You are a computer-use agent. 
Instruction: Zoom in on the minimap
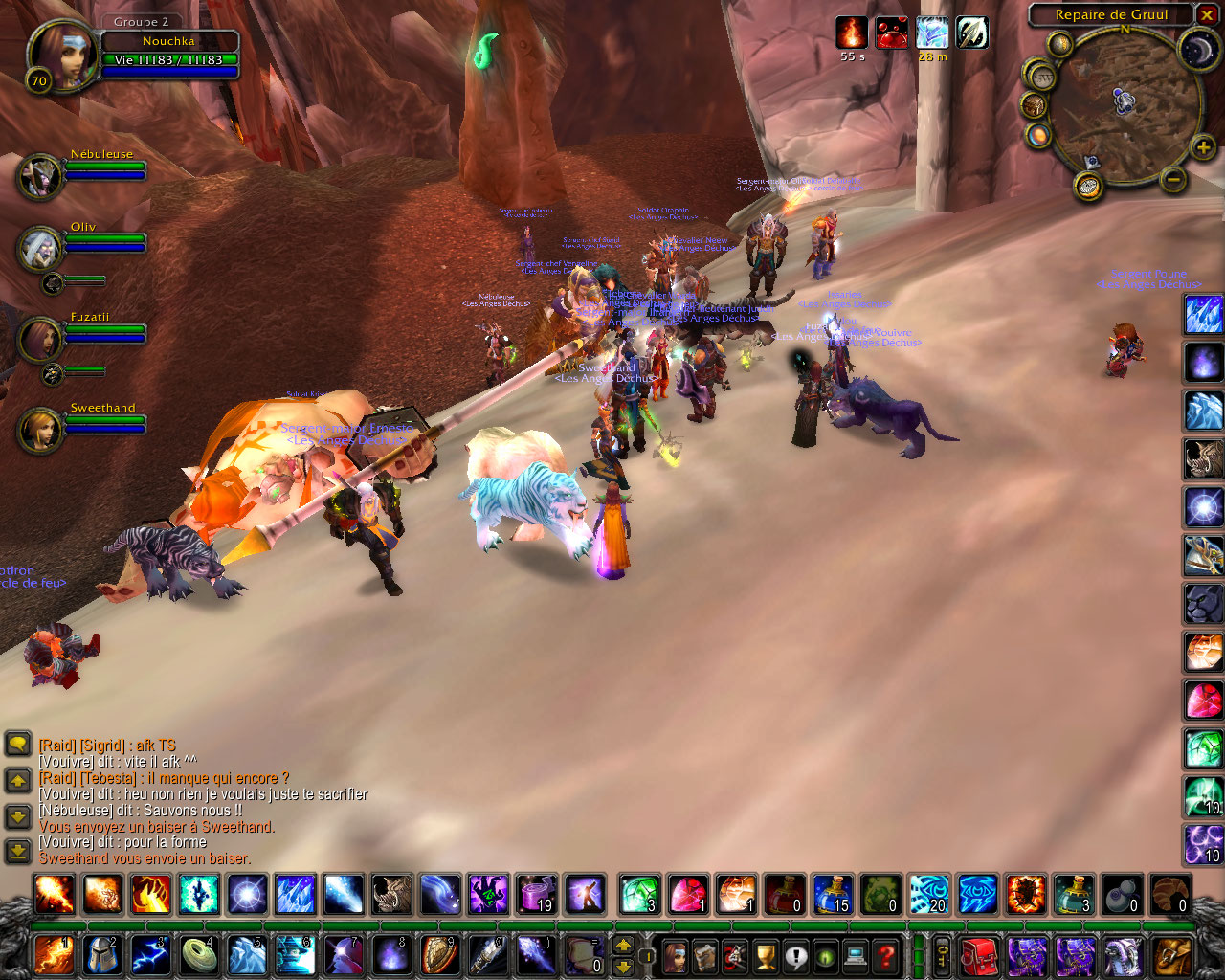click(1203, 147)
